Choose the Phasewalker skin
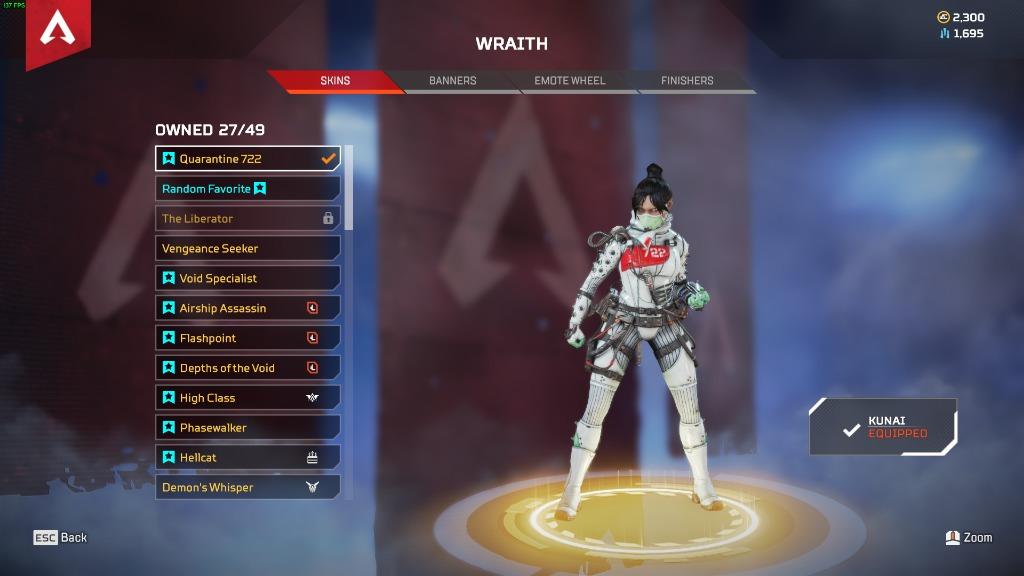1024x576 pixels. (247, 428)
